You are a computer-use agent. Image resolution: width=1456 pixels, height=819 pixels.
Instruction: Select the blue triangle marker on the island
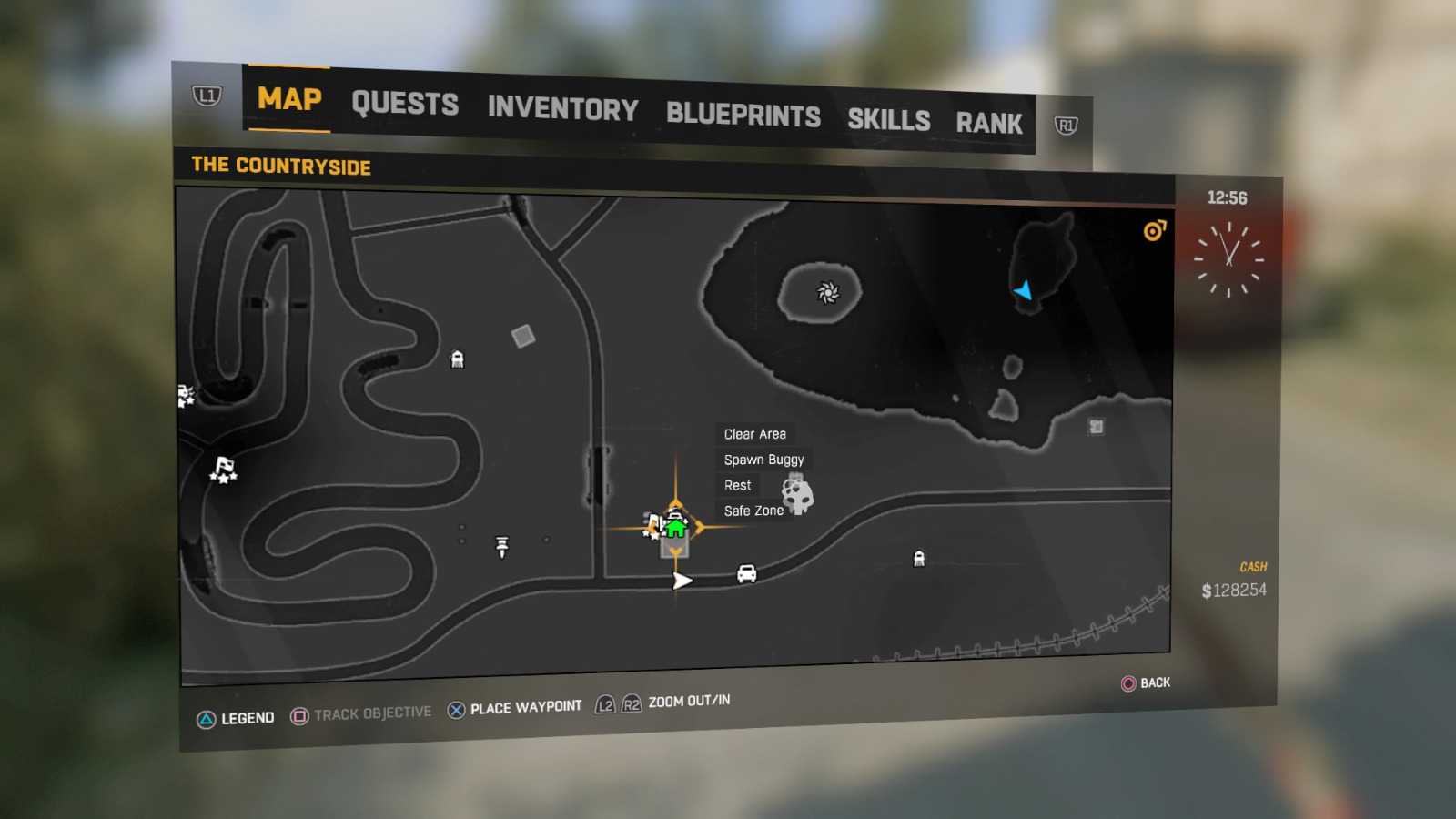[1024, 291]
